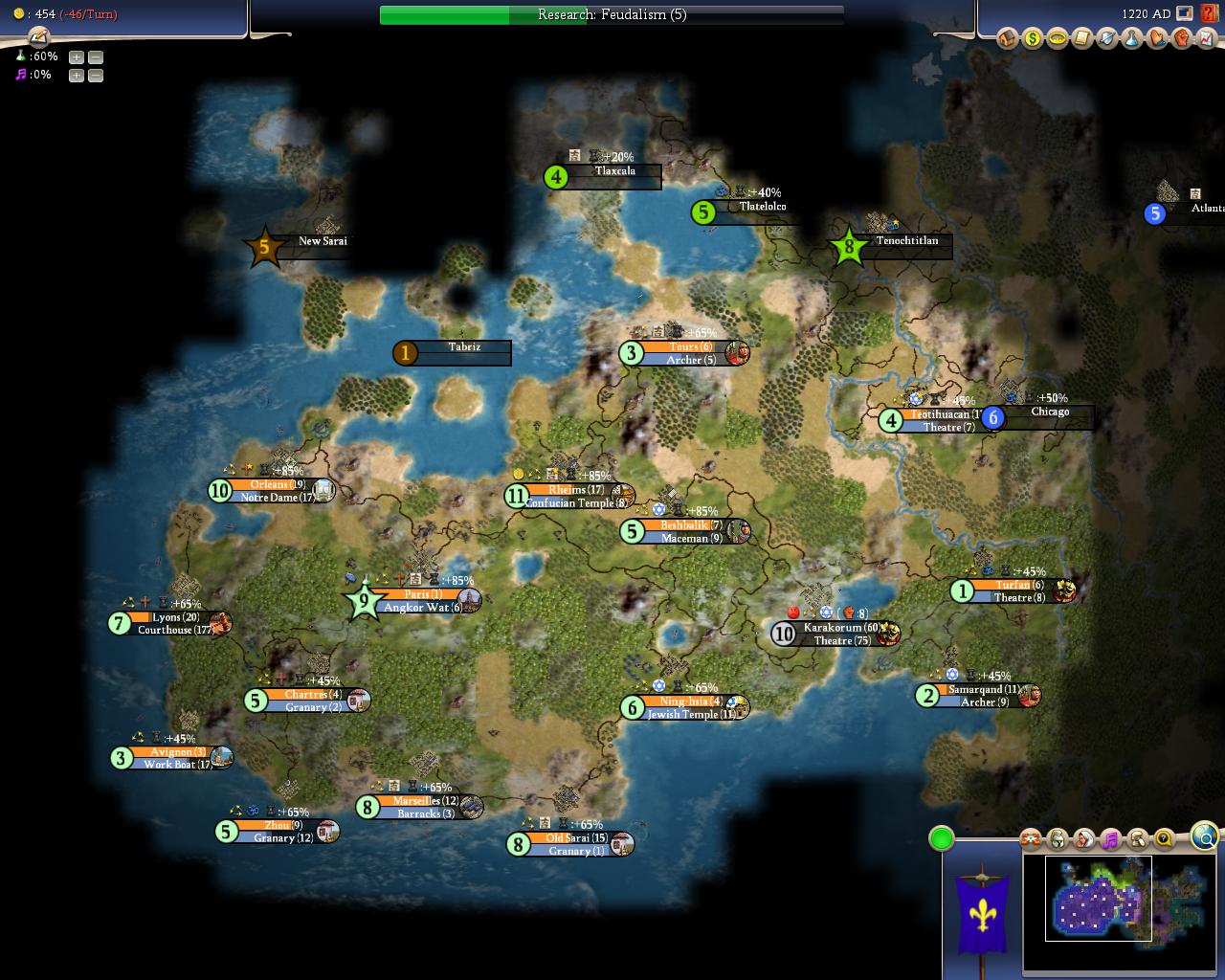Screen dimensions: 1225x980
Task: Open the Foreign Advisor scroll icon
Action: pyautogui.click(x=1080, y=38)
